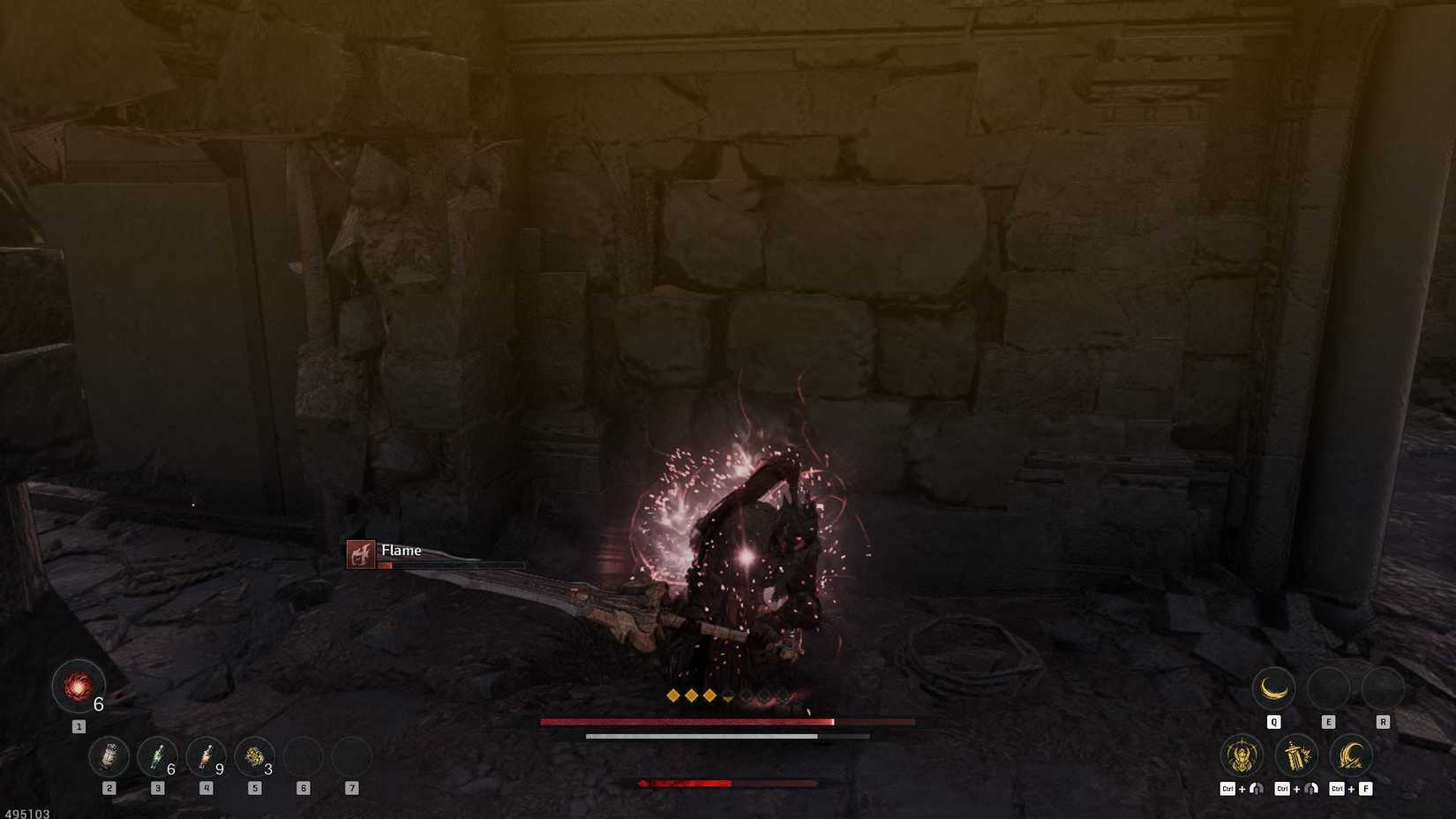Use the orange vial in slot 4
The height and width of the screenshot is (819, 1456).
coord(206,757)
